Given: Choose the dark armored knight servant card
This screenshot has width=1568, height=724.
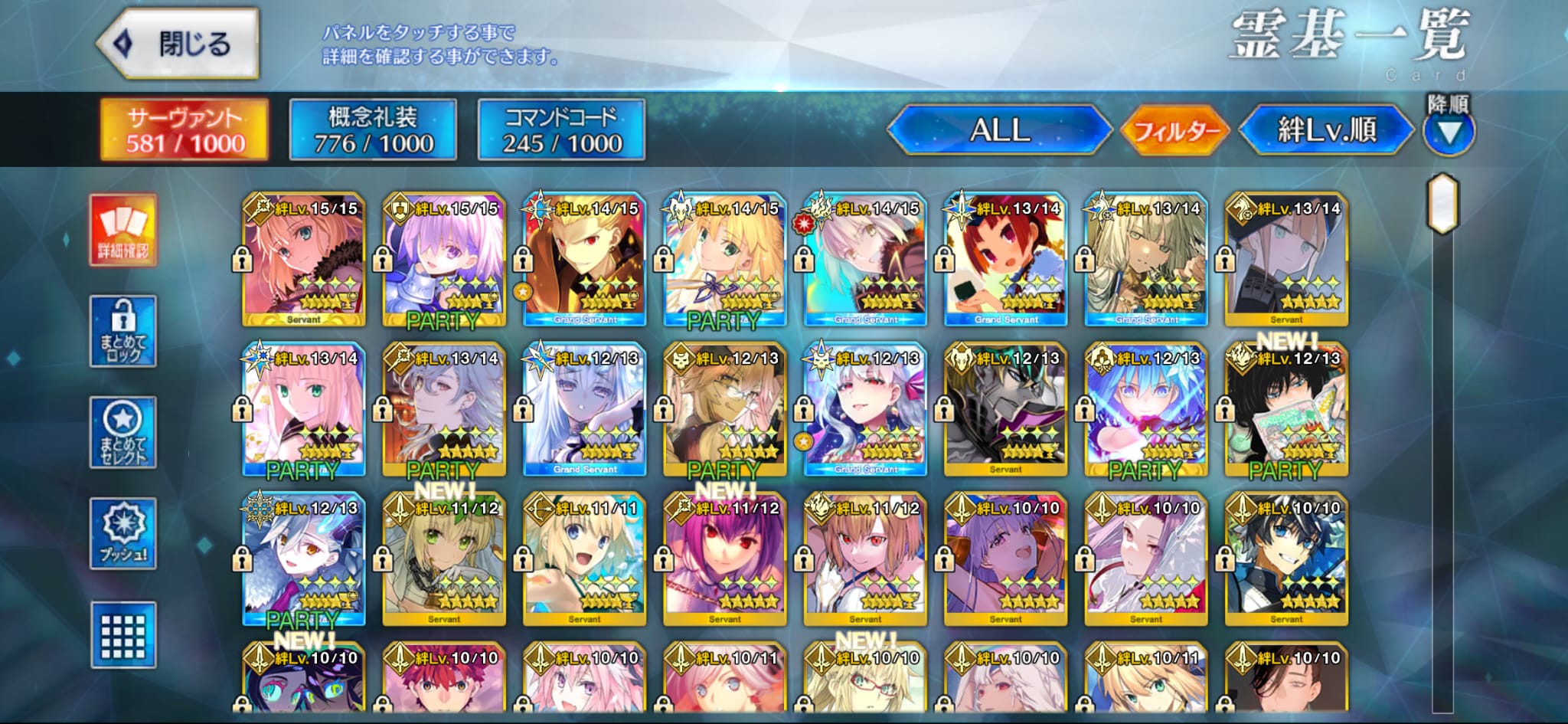Looking at the screenshot, I should point(1005,410).
